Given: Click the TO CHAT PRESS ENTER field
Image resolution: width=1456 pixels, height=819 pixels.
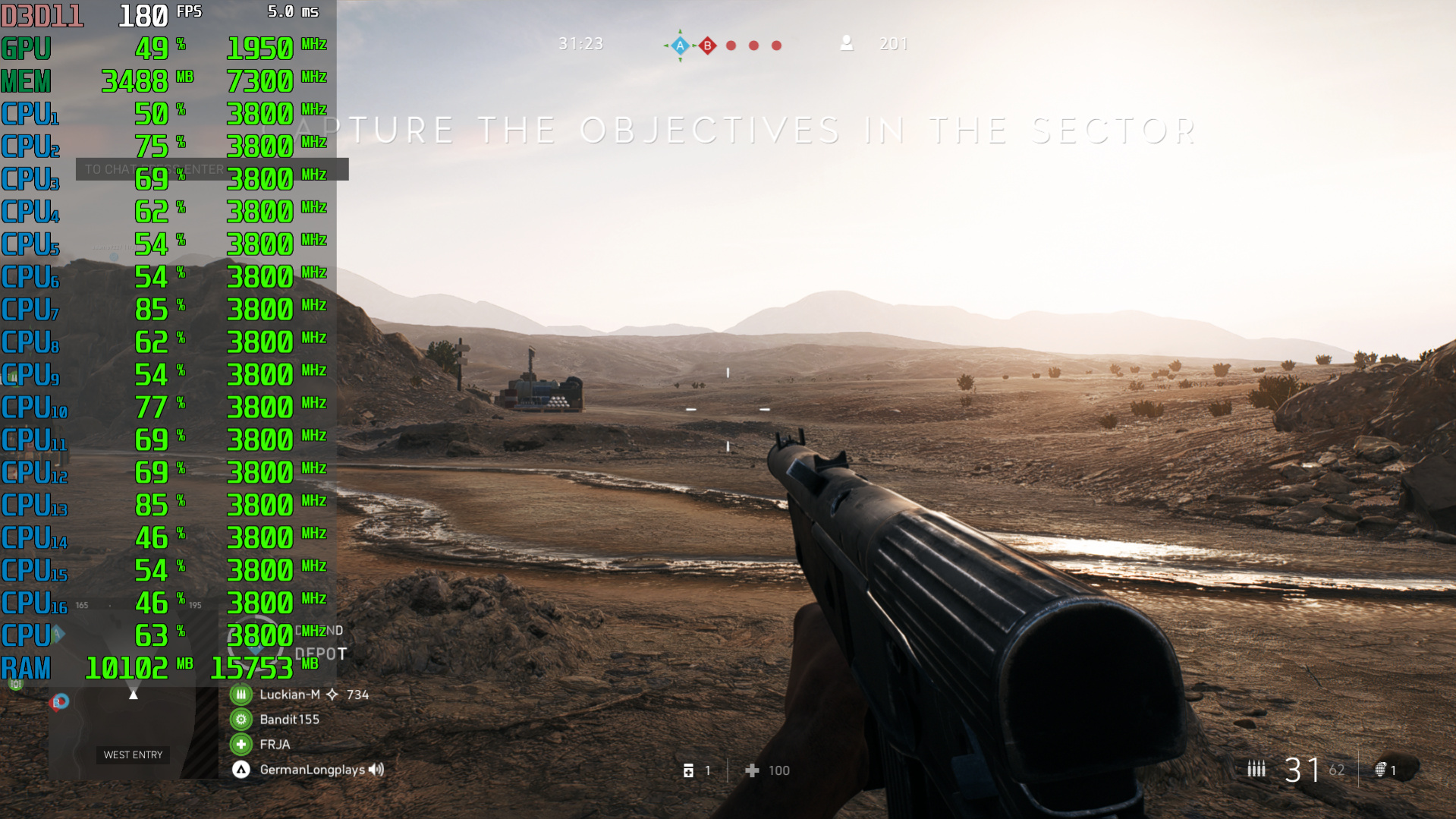Looking at the screenshot, I should coord(211,169).
